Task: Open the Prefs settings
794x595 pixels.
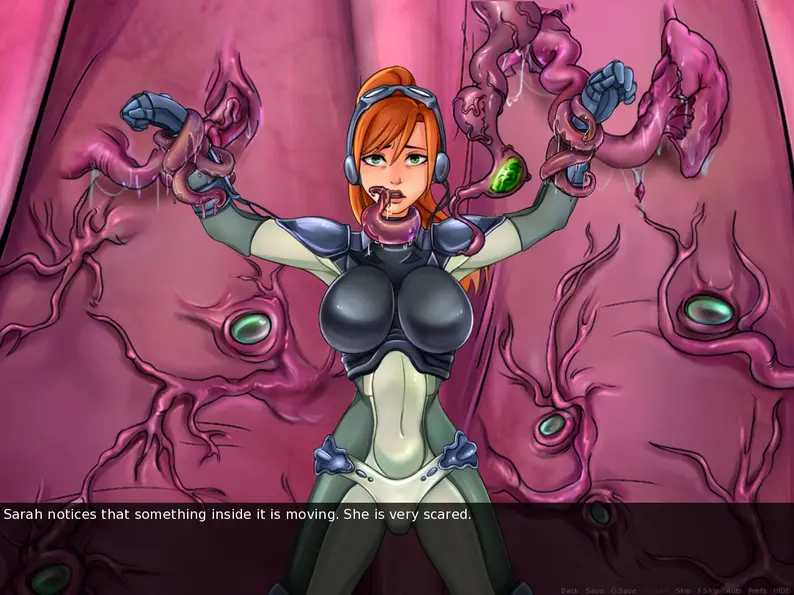Action: click(757, 590)
